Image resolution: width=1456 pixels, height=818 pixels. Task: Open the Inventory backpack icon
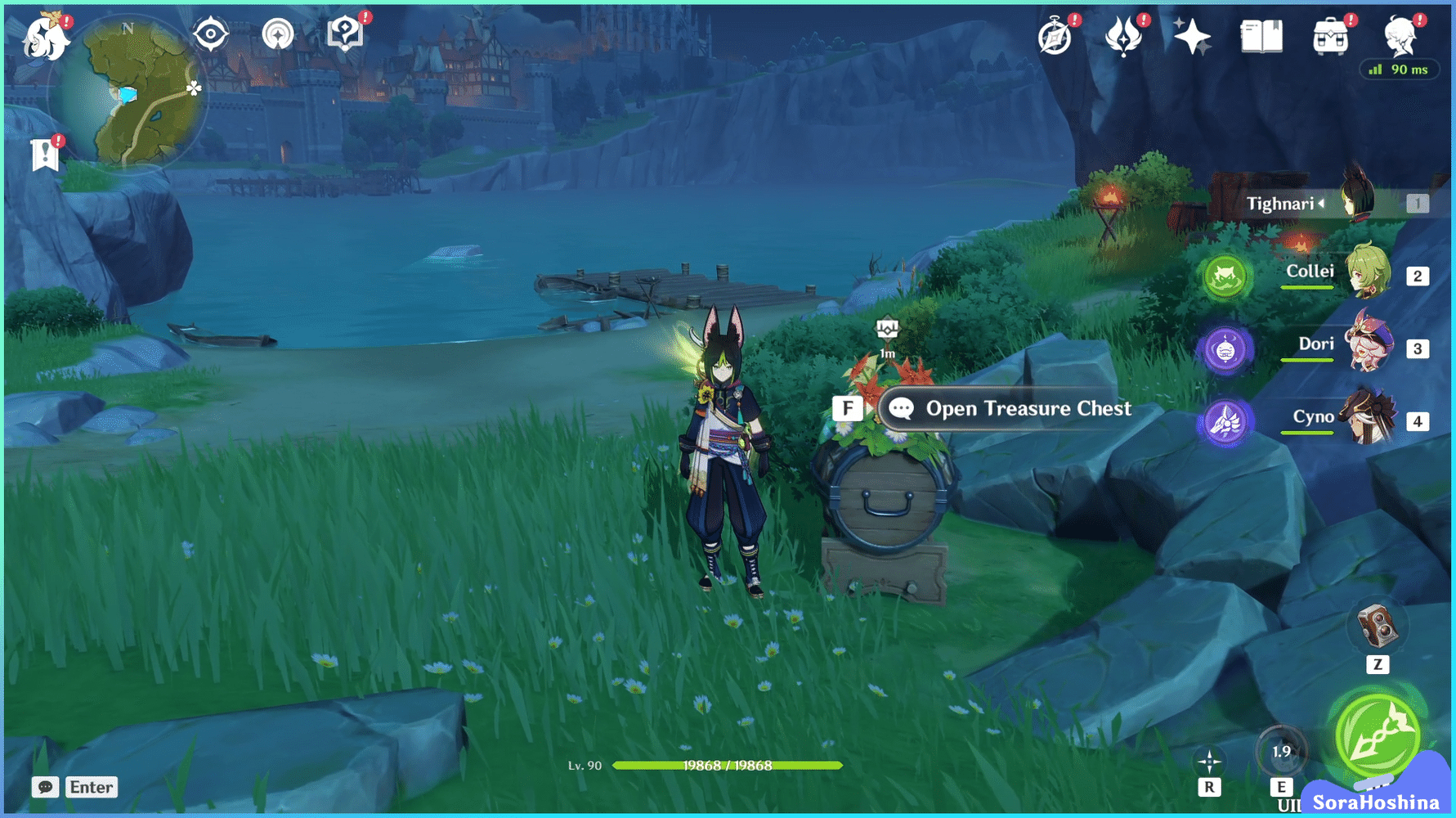[x=1332, y=36]
